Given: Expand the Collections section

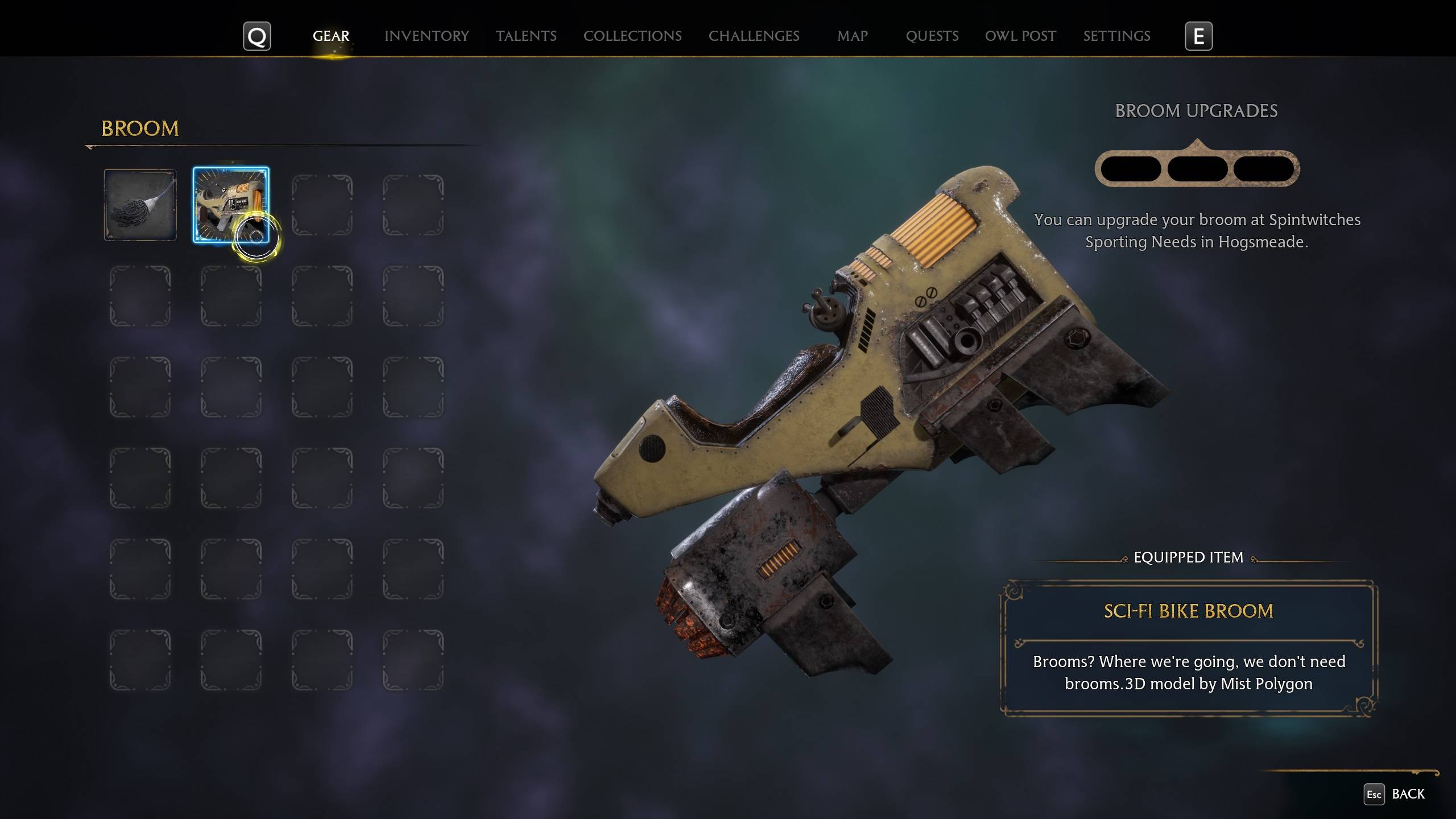Looking at the screenshot, I should [632, 36].
